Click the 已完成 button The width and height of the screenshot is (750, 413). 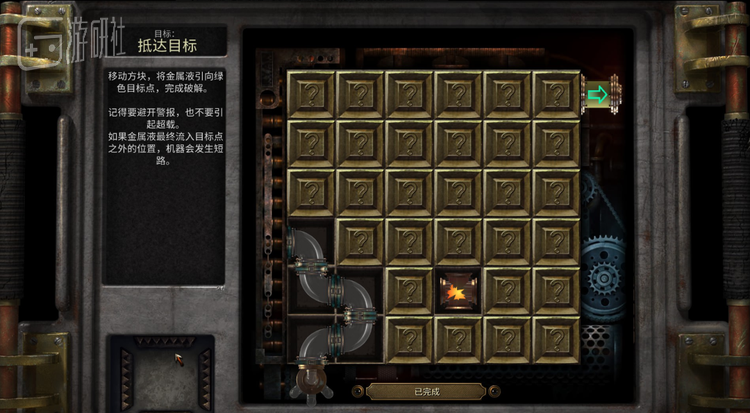click(426, 392)
